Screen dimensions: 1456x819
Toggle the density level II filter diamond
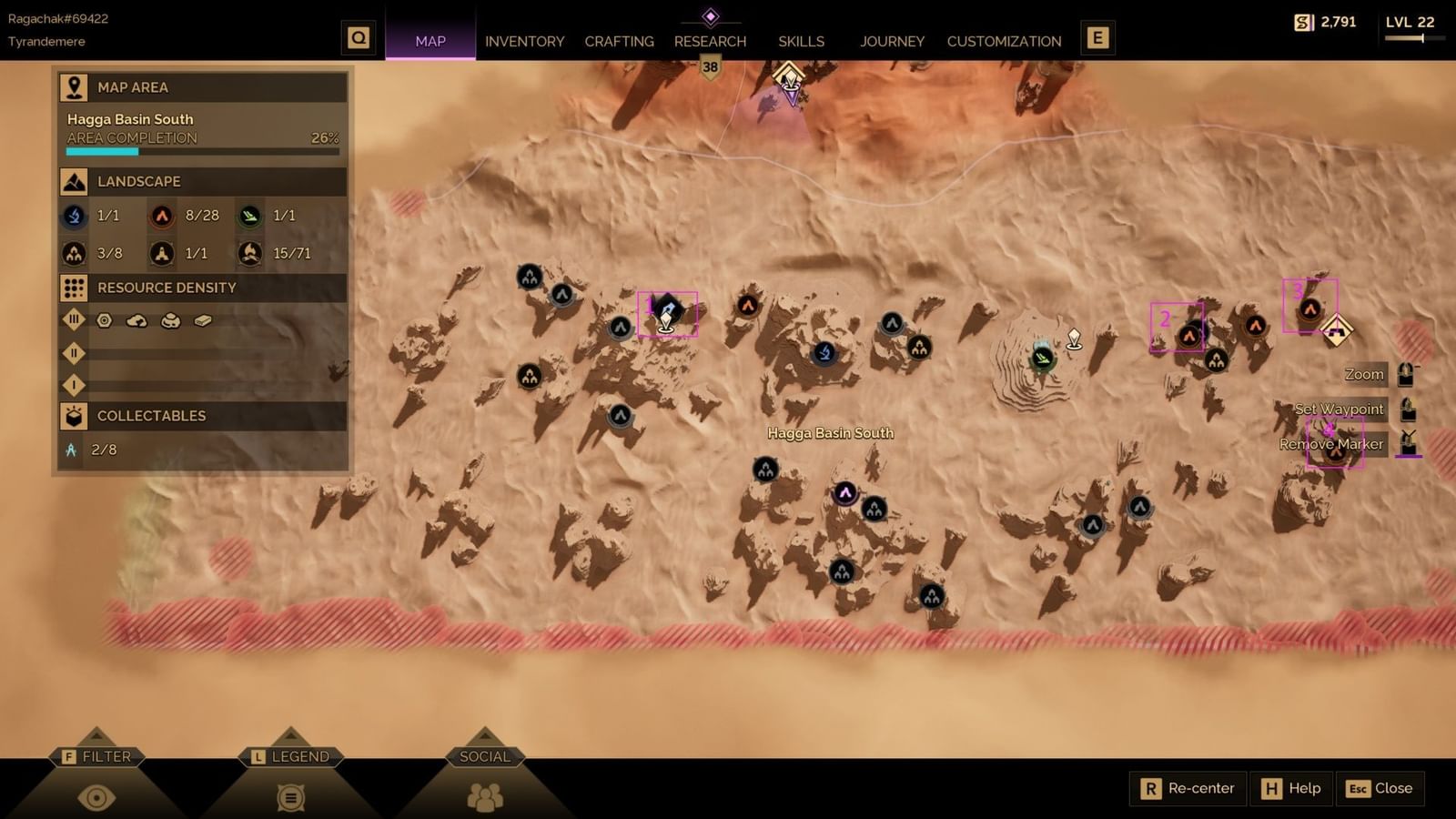click(x=74, y=353)
